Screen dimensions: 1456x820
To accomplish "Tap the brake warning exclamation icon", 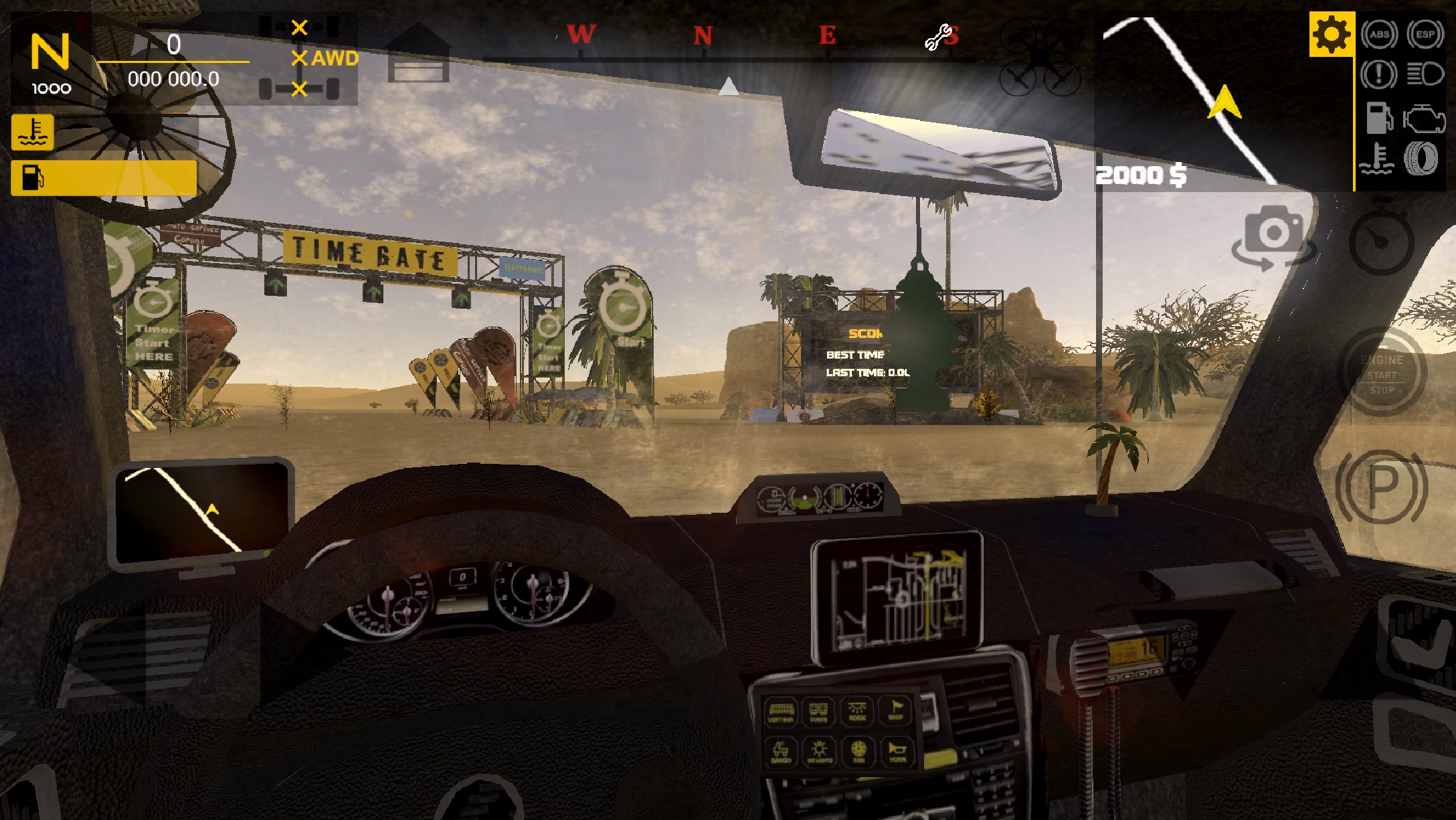I will tap(1378, 74).
